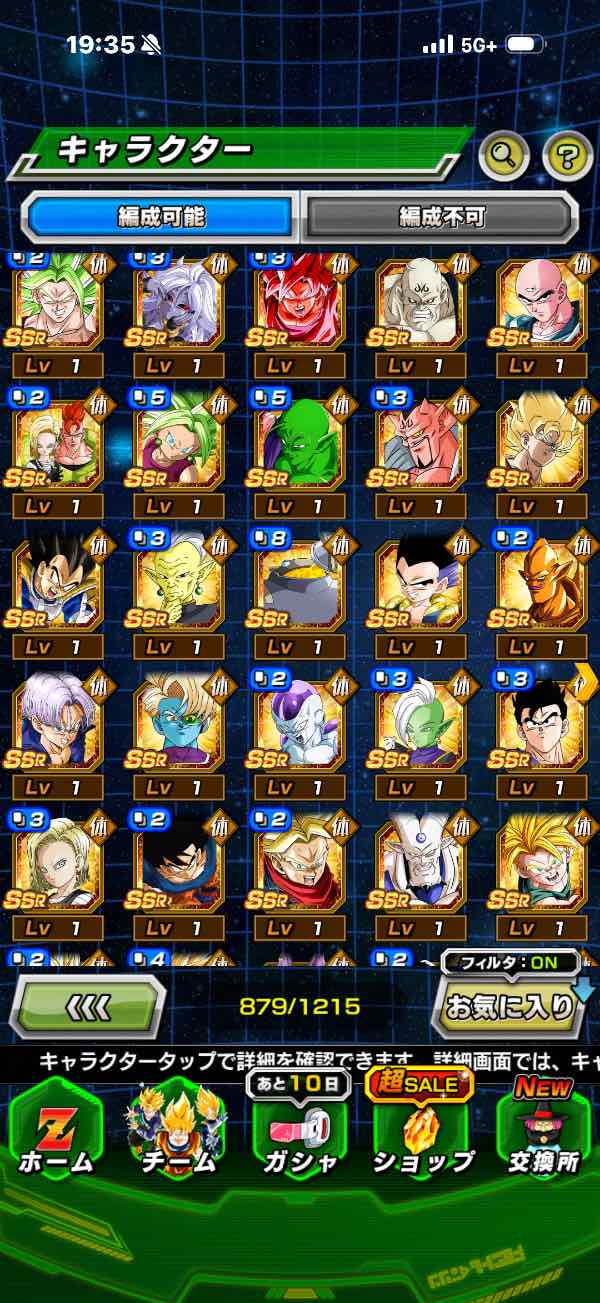The height and width of the screenshot is (1303, 600).
Task: Select the lavender-haired Trunks character card
Action: [57, 721]
